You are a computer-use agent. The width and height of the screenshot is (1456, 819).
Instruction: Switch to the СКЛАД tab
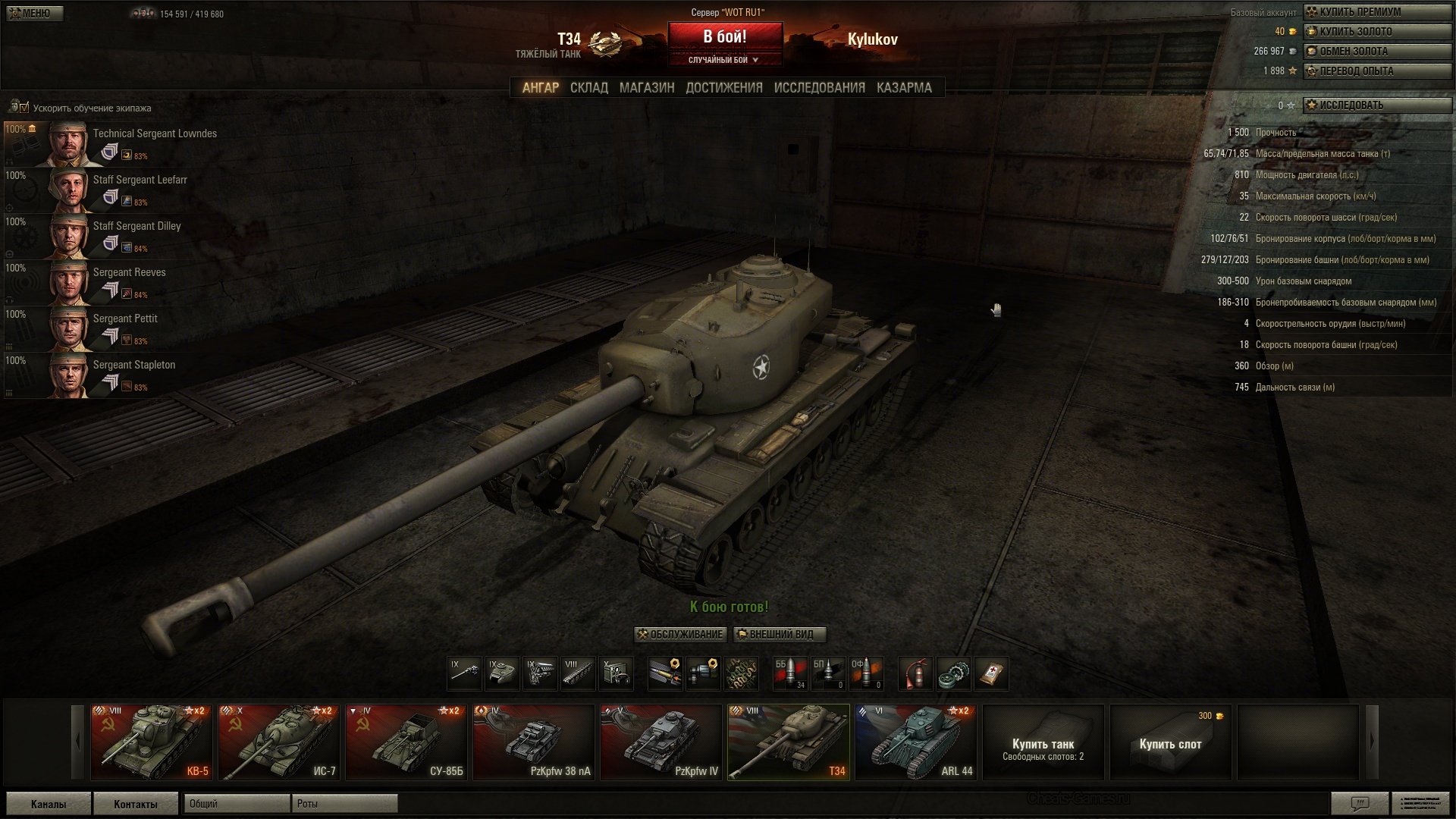[x=588, y=88]
